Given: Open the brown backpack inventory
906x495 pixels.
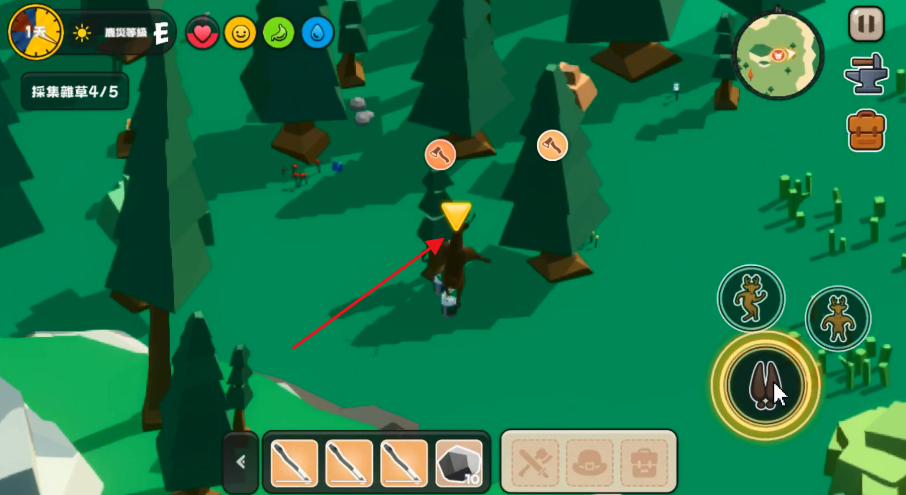Looking at the screenshot, I should 866,130.
